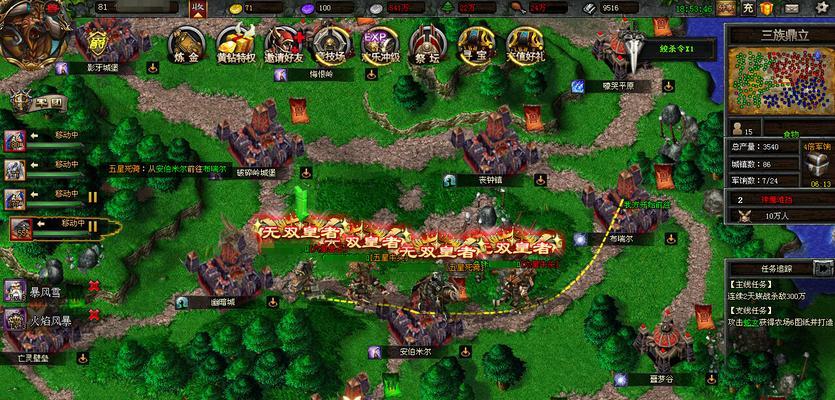Open the EXP level-up bonus icon
Viewport: 835px width, 400px height.
(377, 45)
